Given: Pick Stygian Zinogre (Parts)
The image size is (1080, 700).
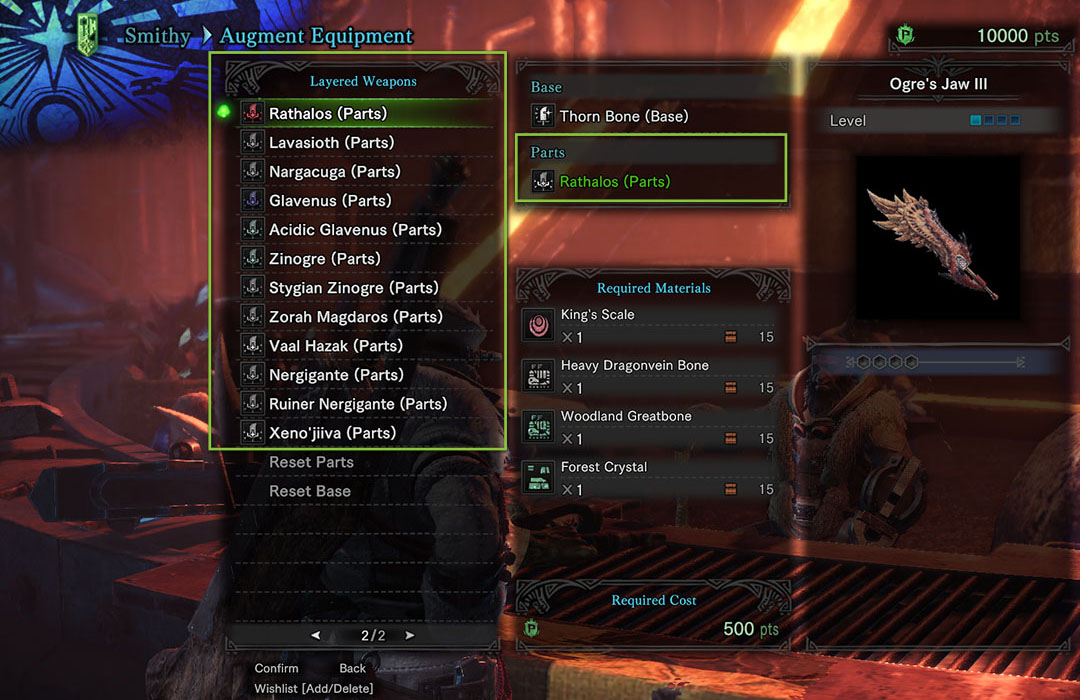Looking at the screenshot, I should click(x=355, y=287).
